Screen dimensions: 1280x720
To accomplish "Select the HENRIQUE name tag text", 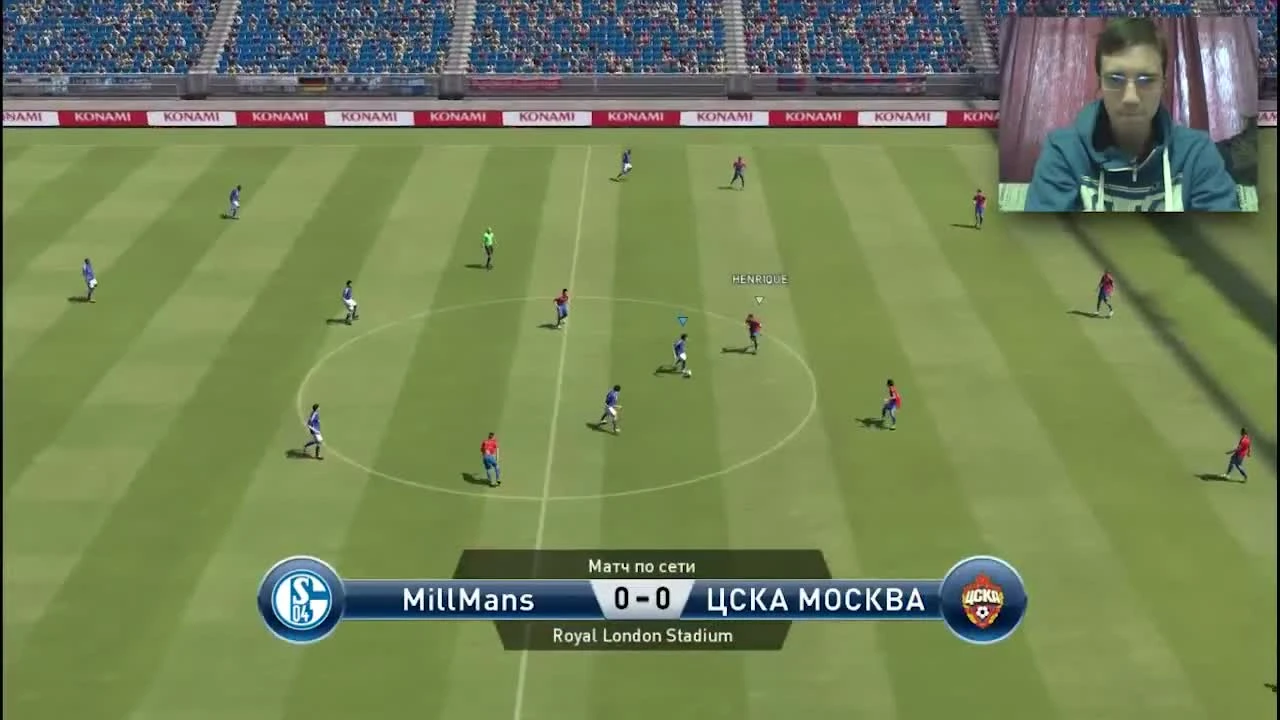I will point(758,280).
